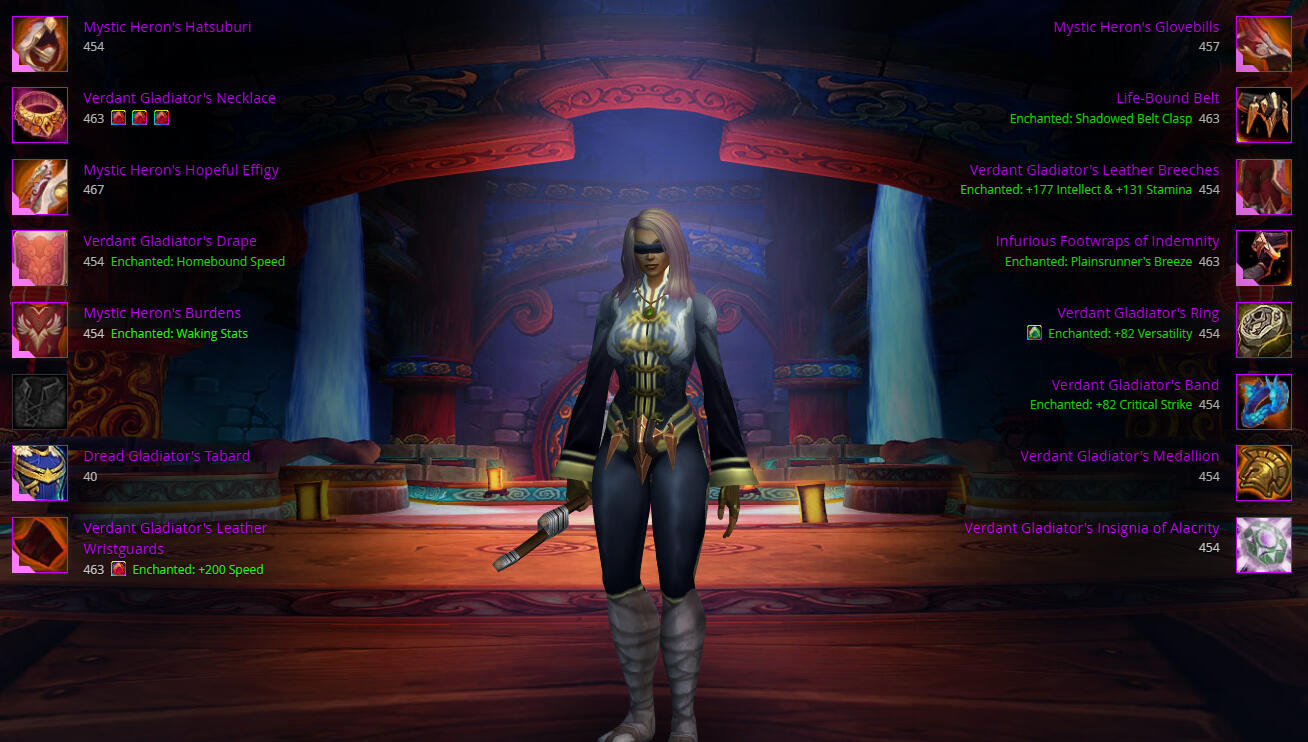This screenshot has height=742, width=1308.
Task: Open the Life-Bound Belt item link
Action: pos(1167,98)
